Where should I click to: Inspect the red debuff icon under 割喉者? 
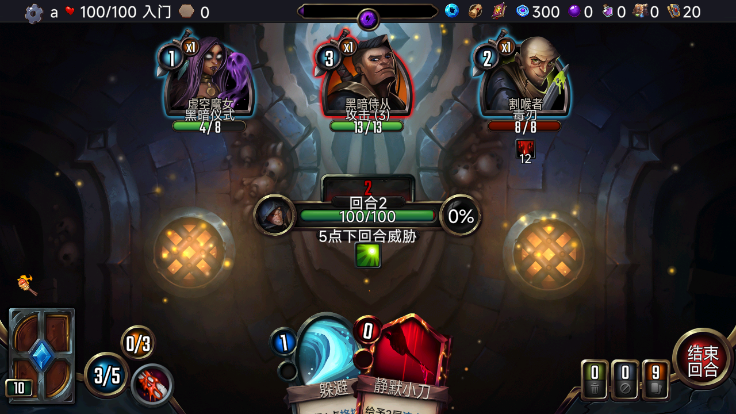point(525,149)
